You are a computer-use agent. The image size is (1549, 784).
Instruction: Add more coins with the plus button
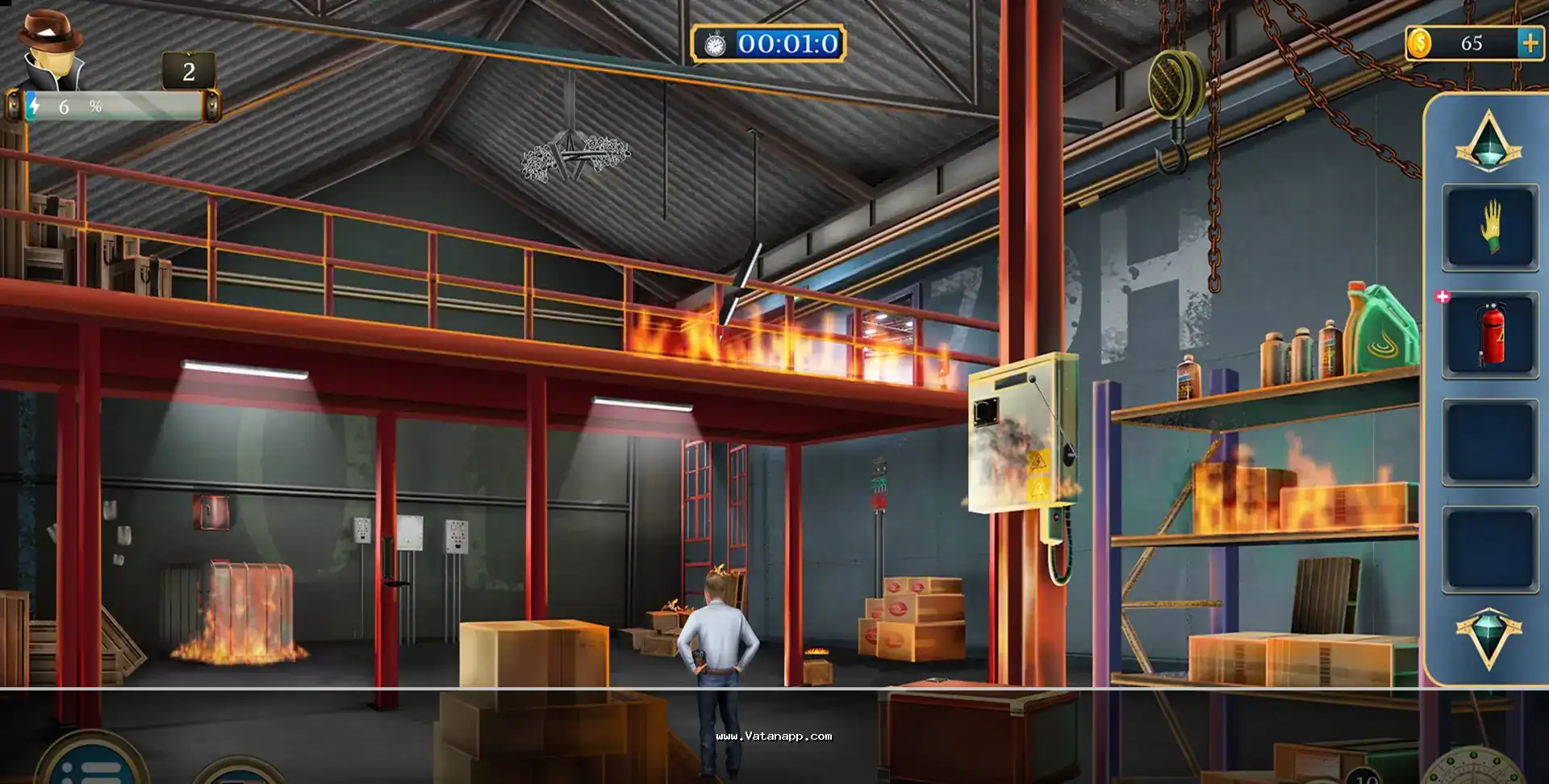click(x=1529, y=43)
